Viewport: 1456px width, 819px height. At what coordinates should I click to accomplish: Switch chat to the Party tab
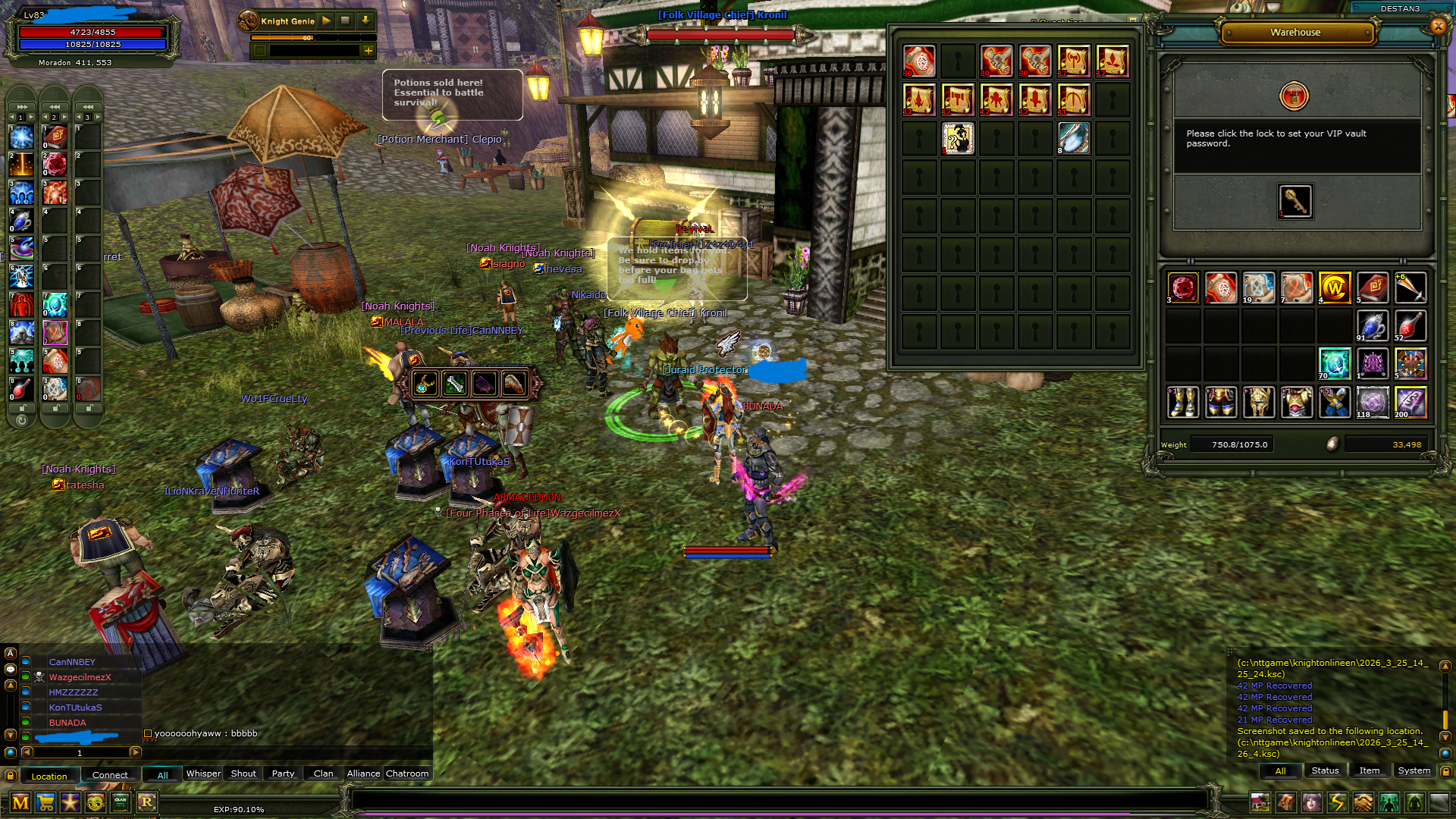click(283, 773)
